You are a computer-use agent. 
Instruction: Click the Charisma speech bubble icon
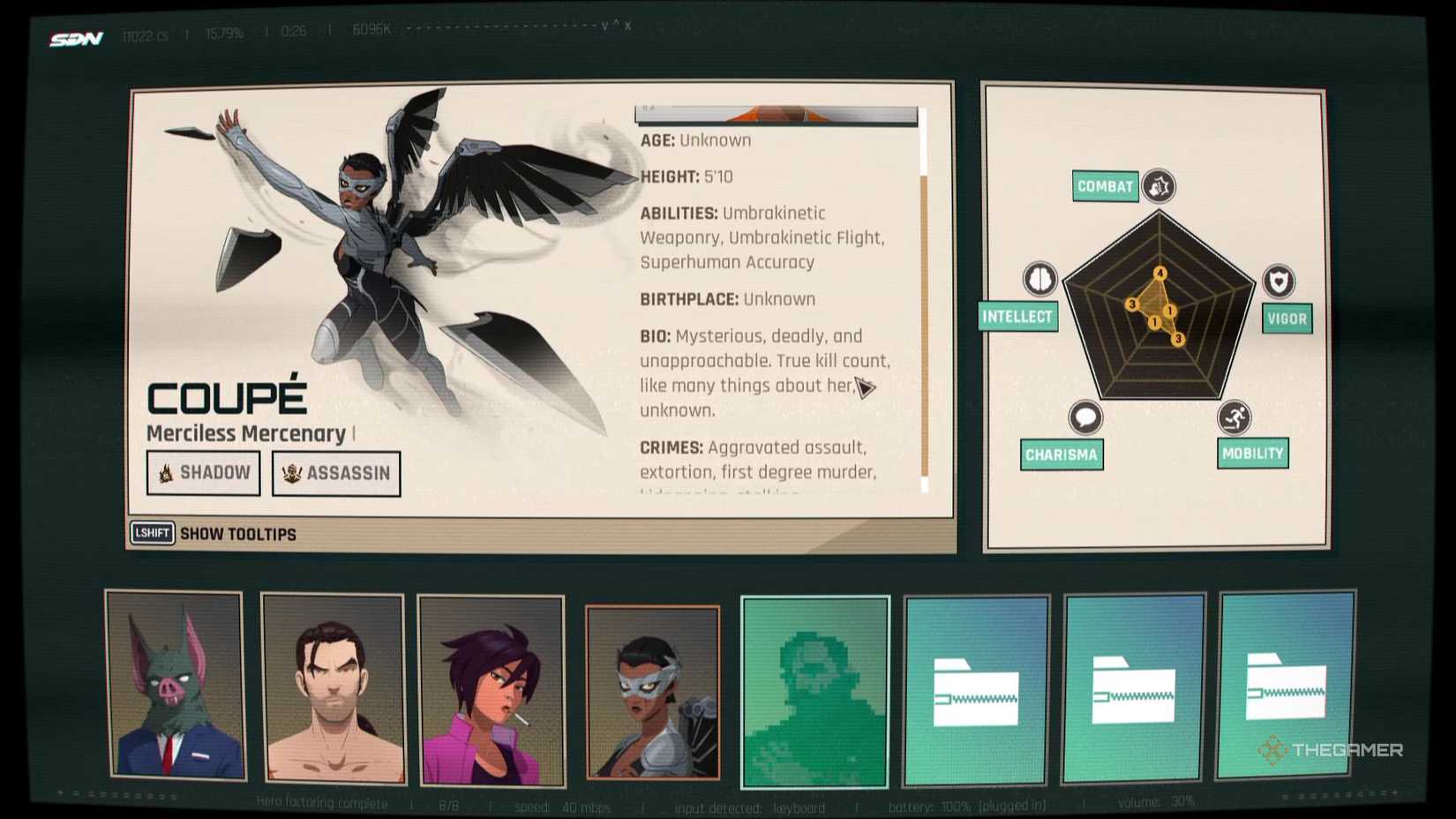(1085, 417)
